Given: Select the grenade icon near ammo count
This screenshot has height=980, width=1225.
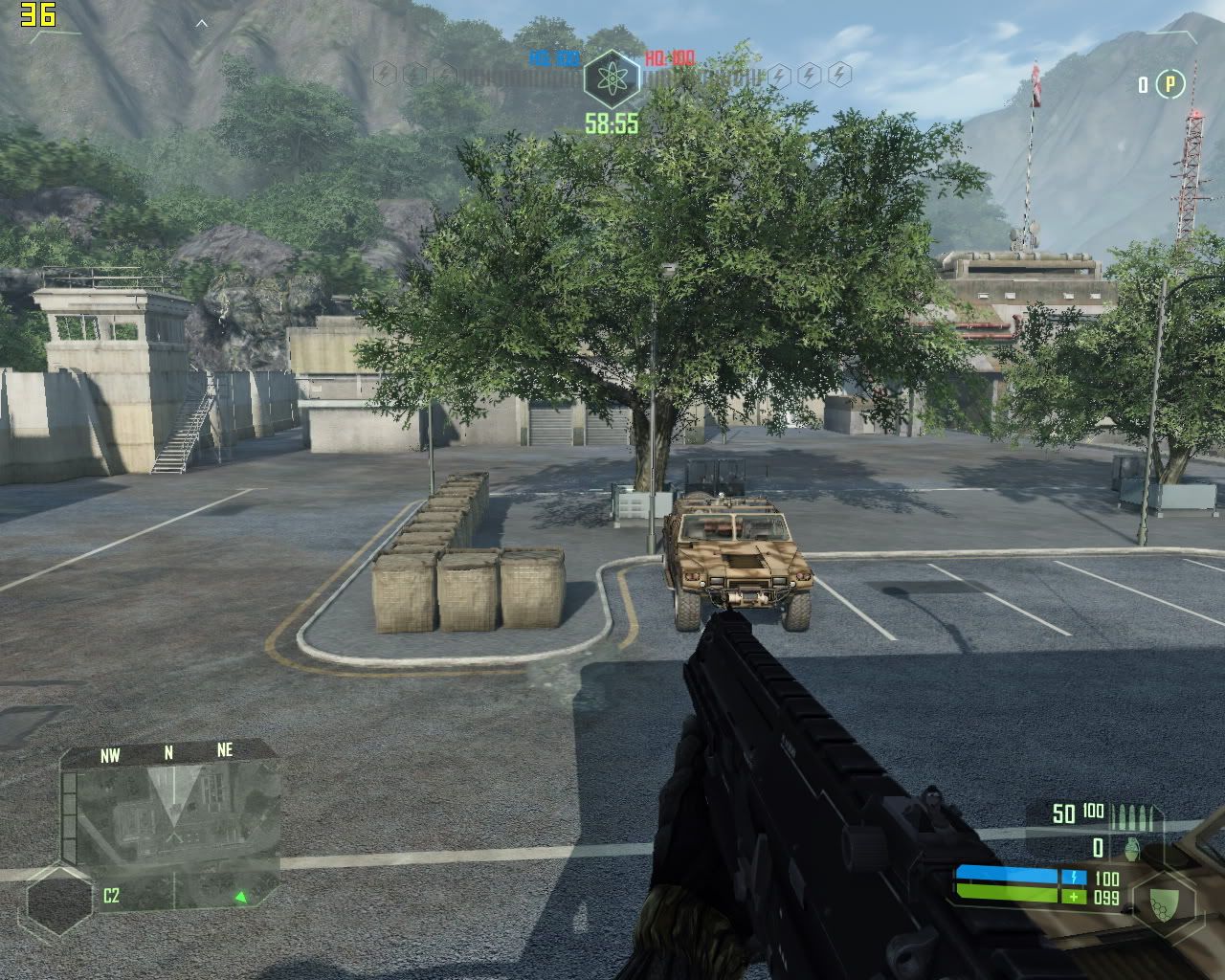Looking at the screenshot, I should (x=1131, y=848).
